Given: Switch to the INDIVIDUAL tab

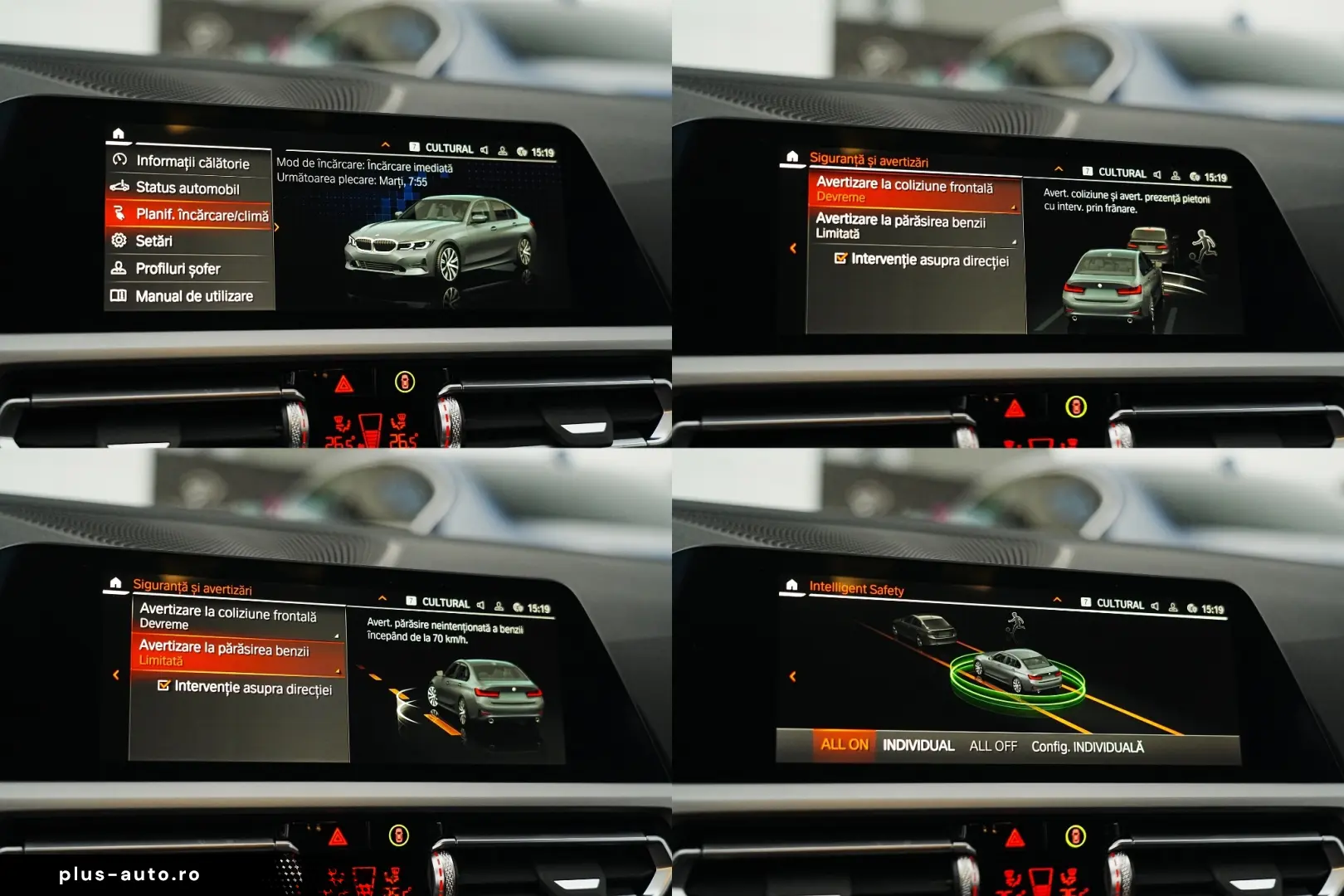Looking at the screenshot, I should 919,745.
